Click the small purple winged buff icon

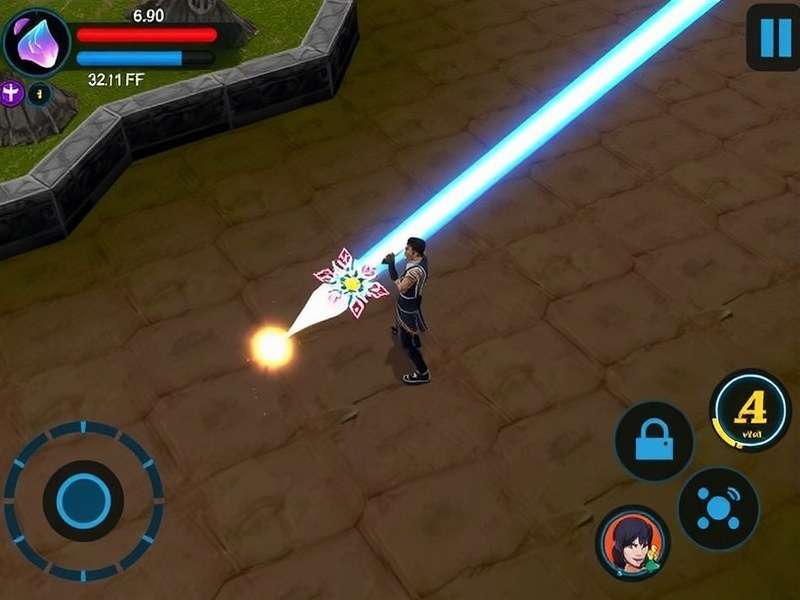(x=12, y=94)
